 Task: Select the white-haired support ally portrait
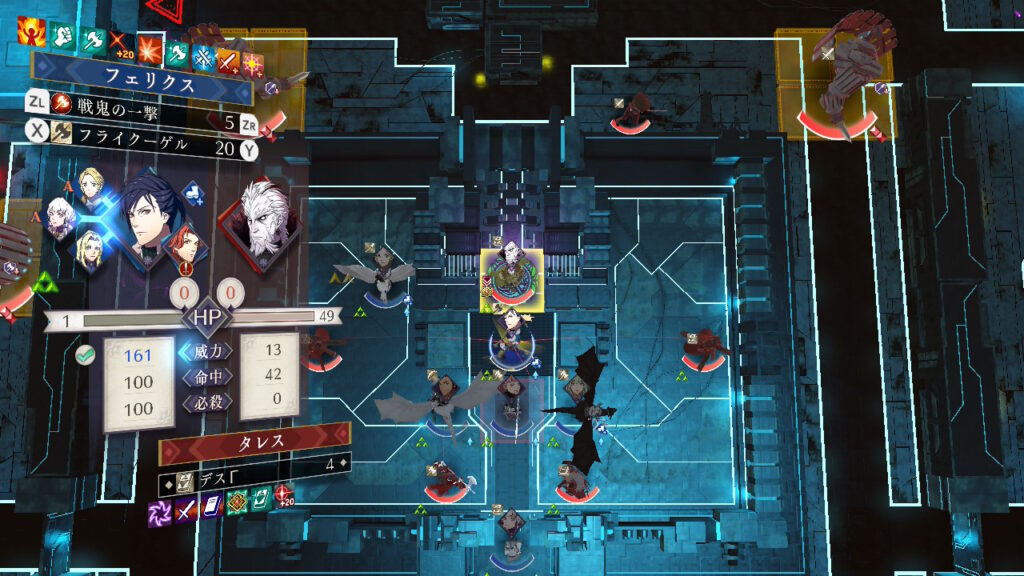[x=62, y=213]
